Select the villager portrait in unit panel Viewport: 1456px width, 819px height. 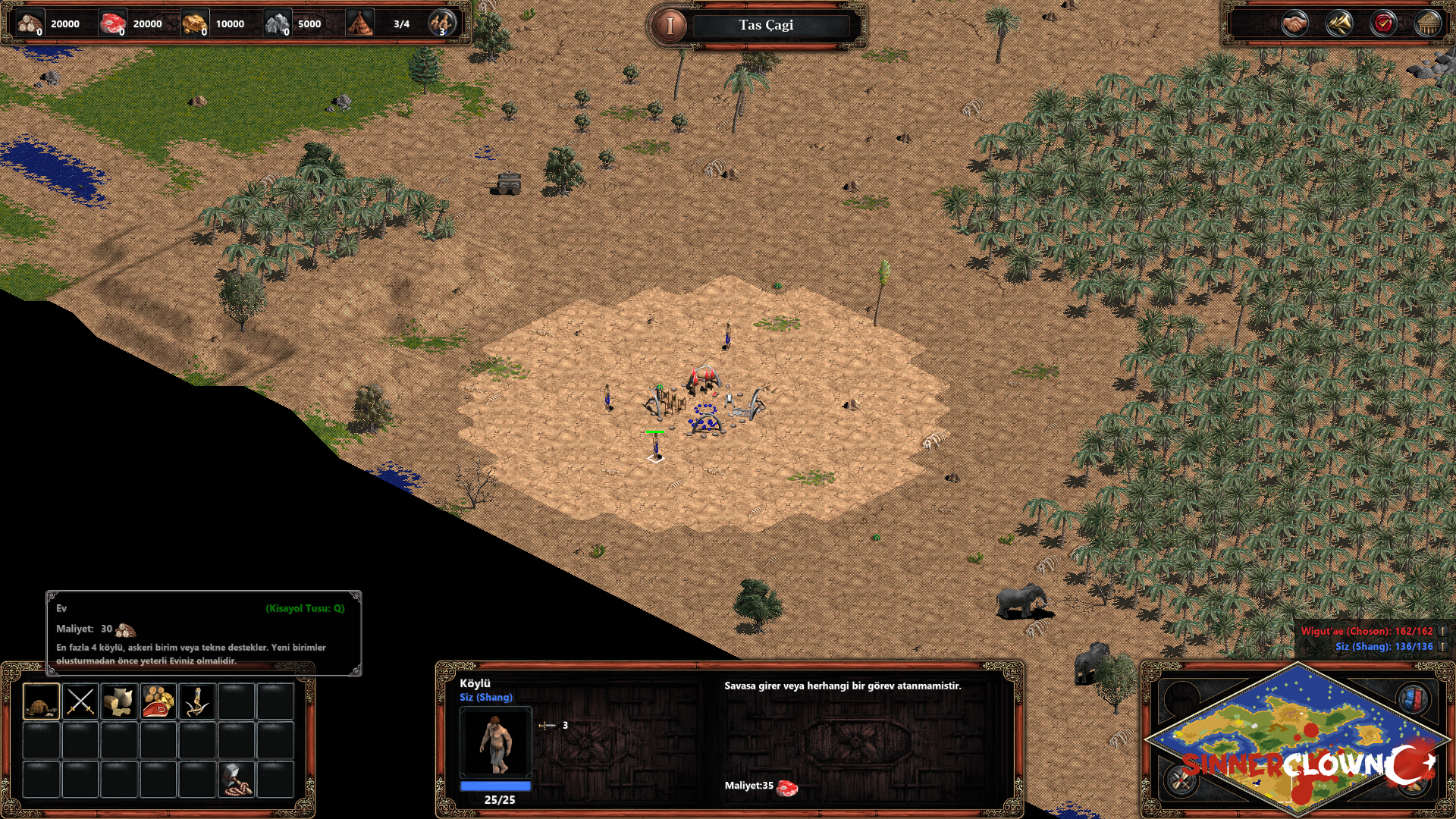(495, 742)
